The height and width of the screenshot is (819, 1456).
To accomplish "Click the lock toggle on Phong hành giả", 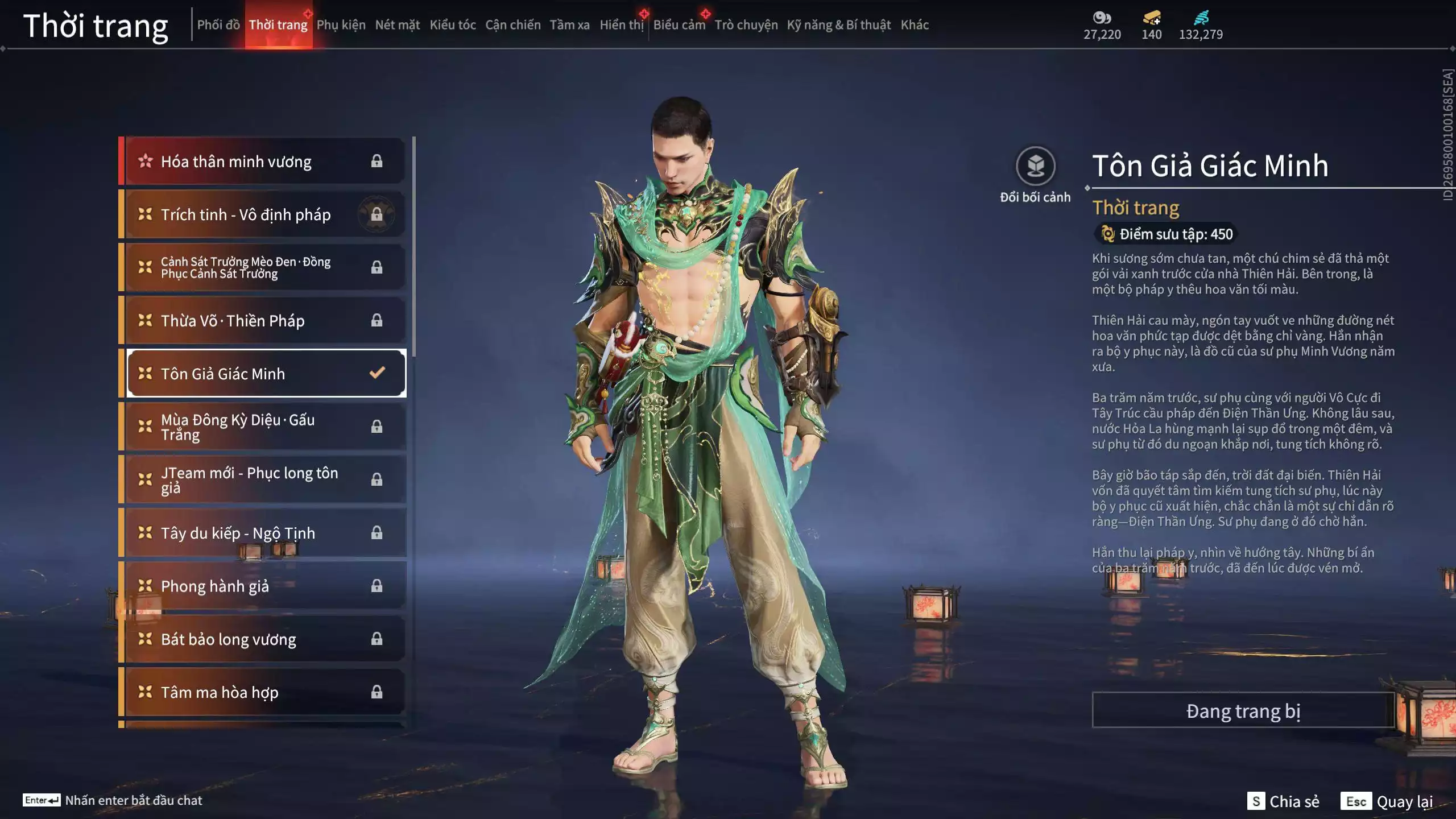I will pyautogui.click(x=376, y=586).
